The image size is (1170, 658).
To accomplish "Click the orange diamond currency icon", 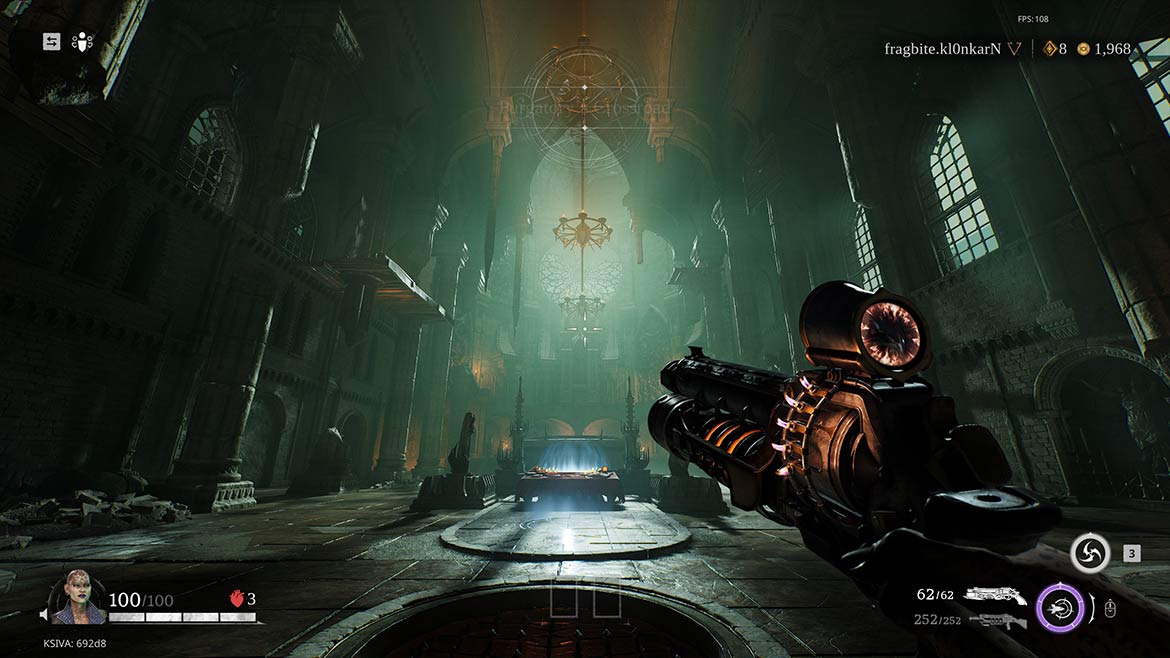I will 1049,49.
